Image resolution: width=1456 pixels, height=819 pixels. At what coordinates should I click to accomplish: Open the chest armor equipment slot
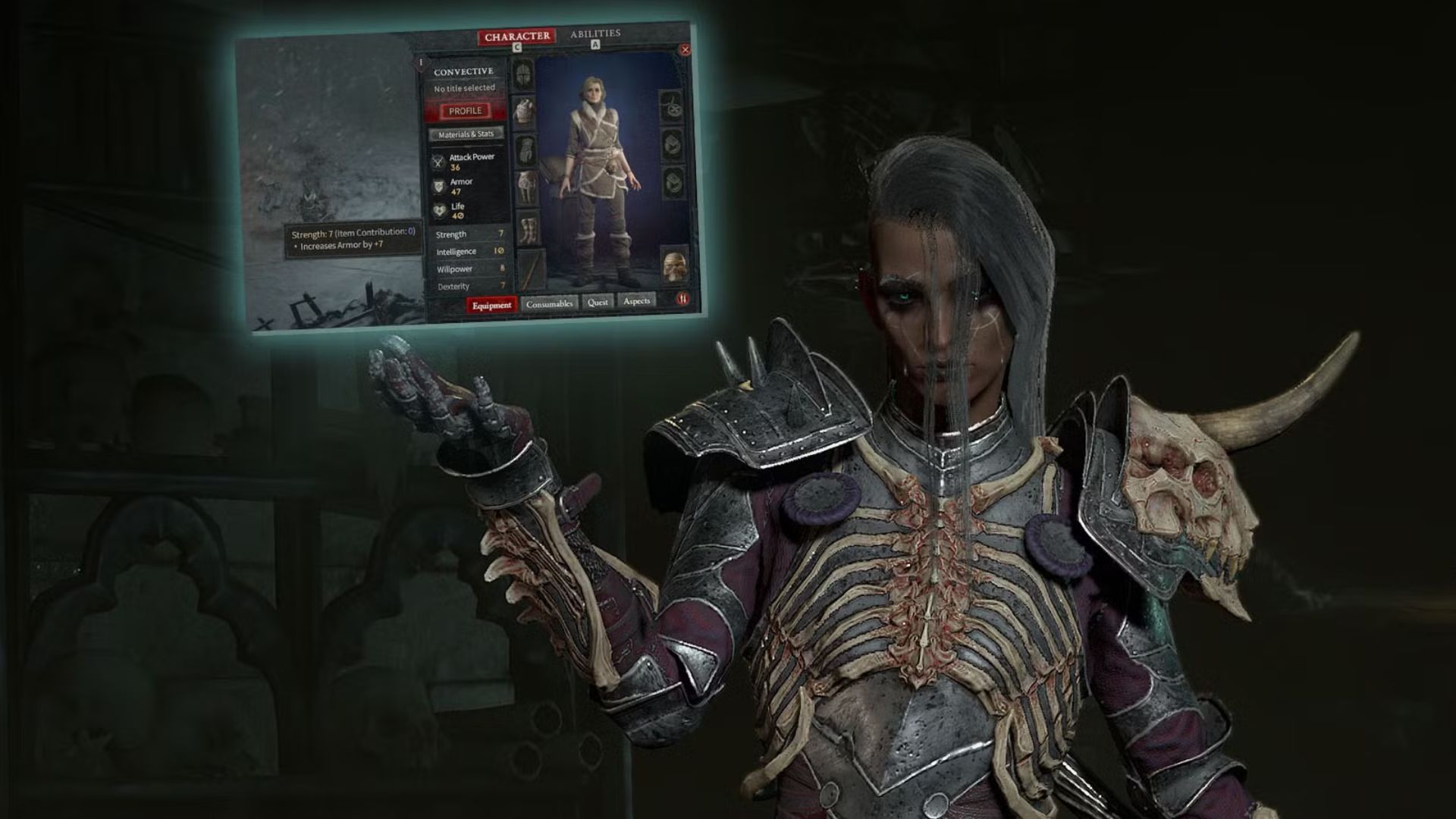(524, 112)
